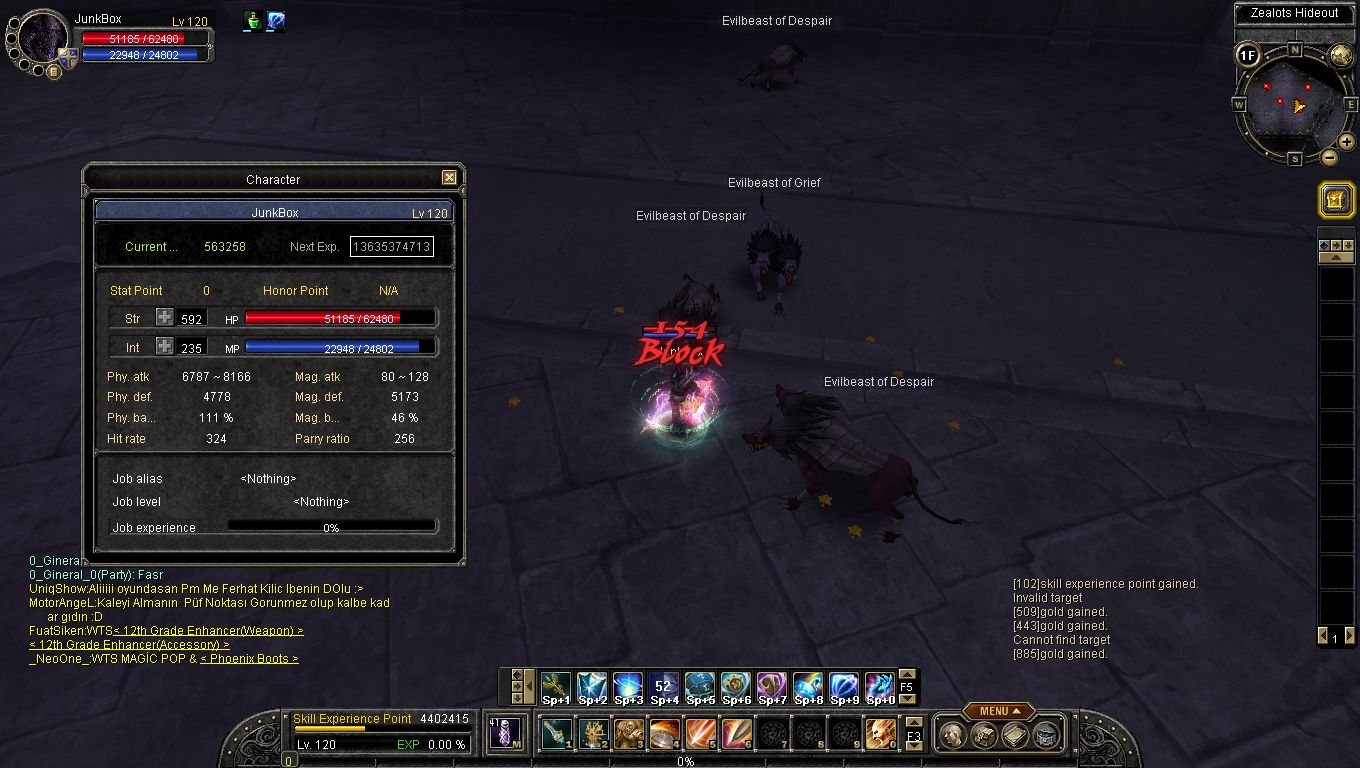Screen dimensions: 1360x768
Task: Zoom out the minimap
Action: [1329, 157]
